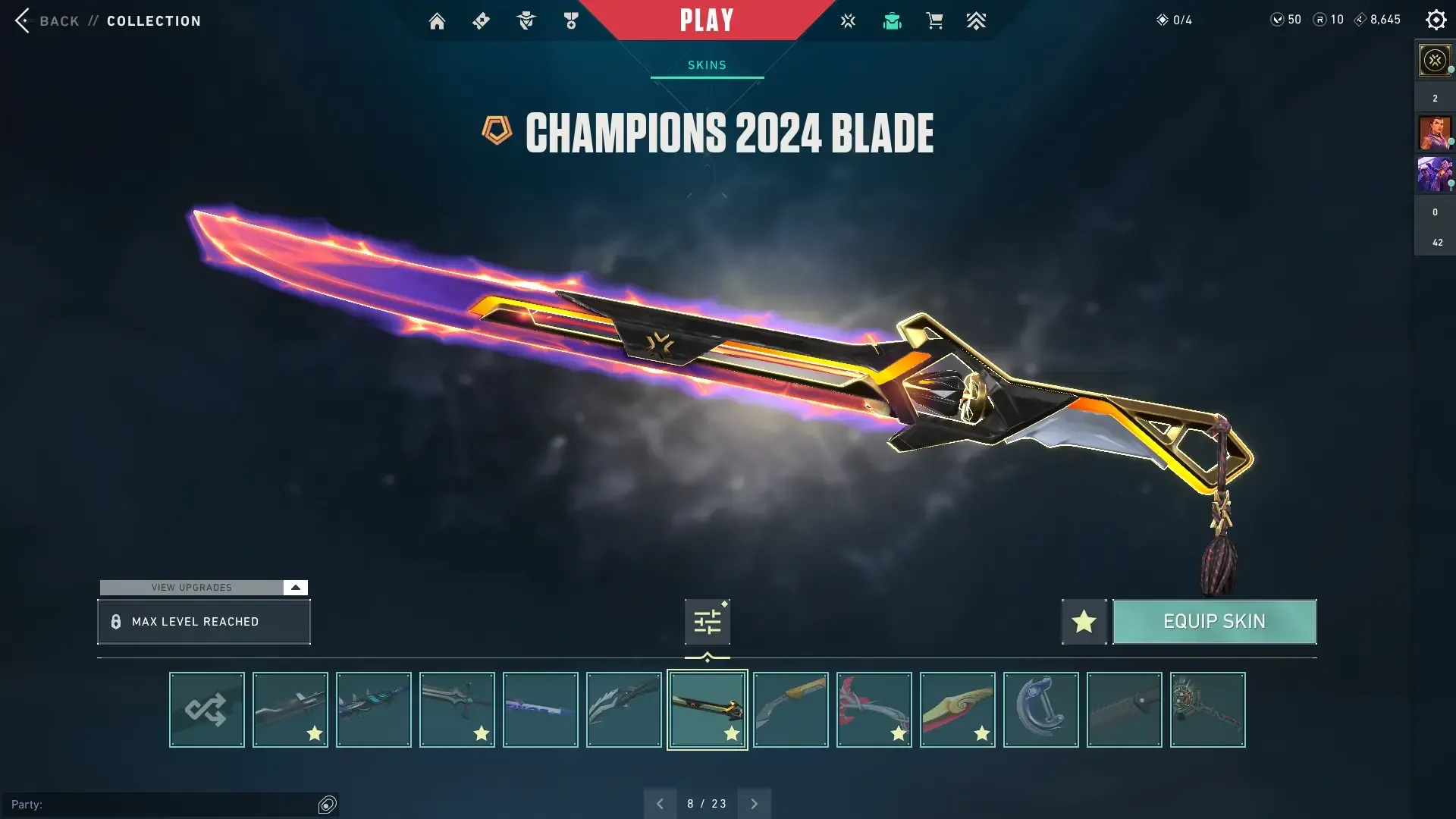Open the Esports spark icon
The image size is (1456, 819).
coord(848,20)
